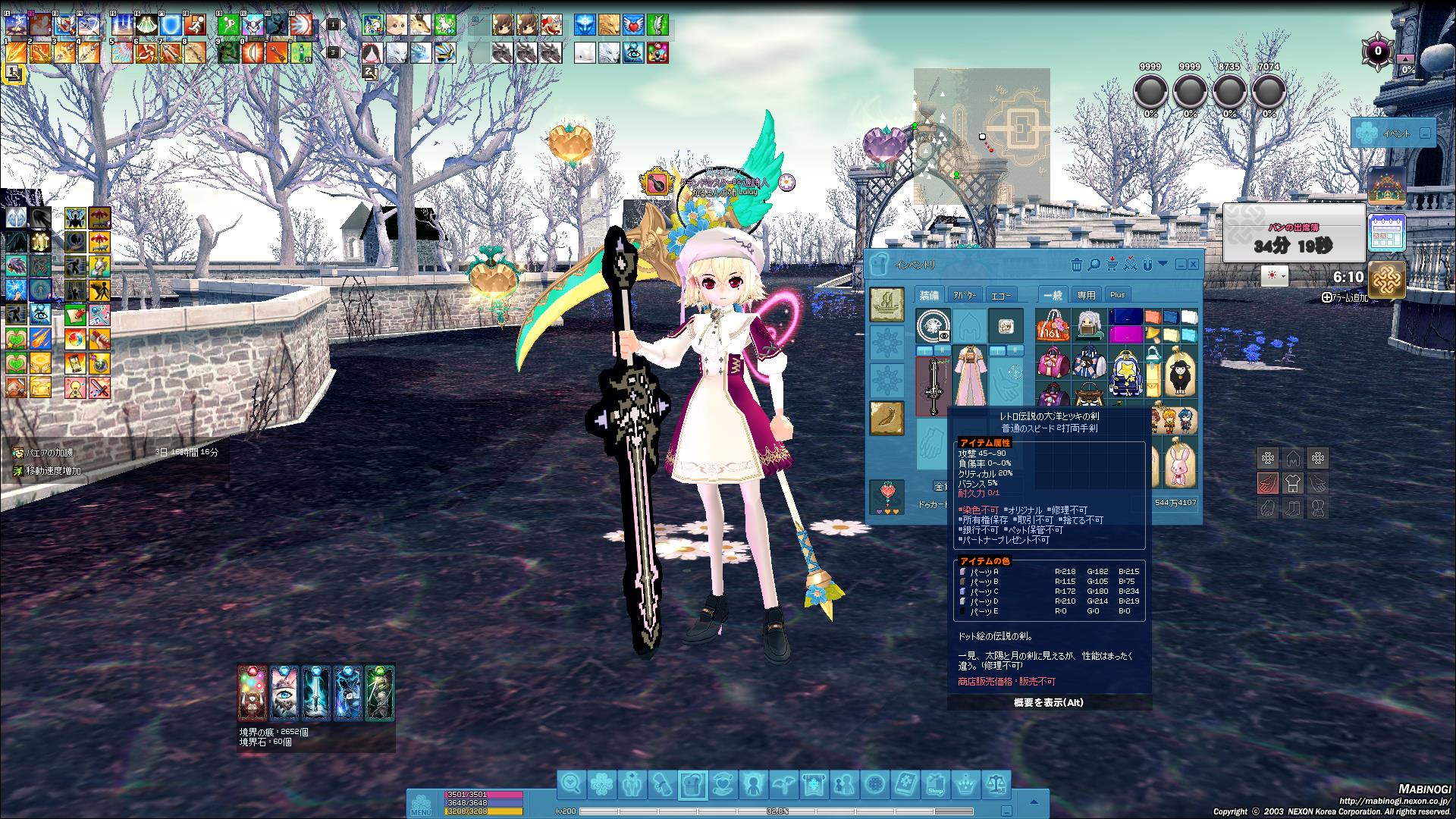Toggle the weather display button near the clock

pyautogui.click(x=1272, y=275)
